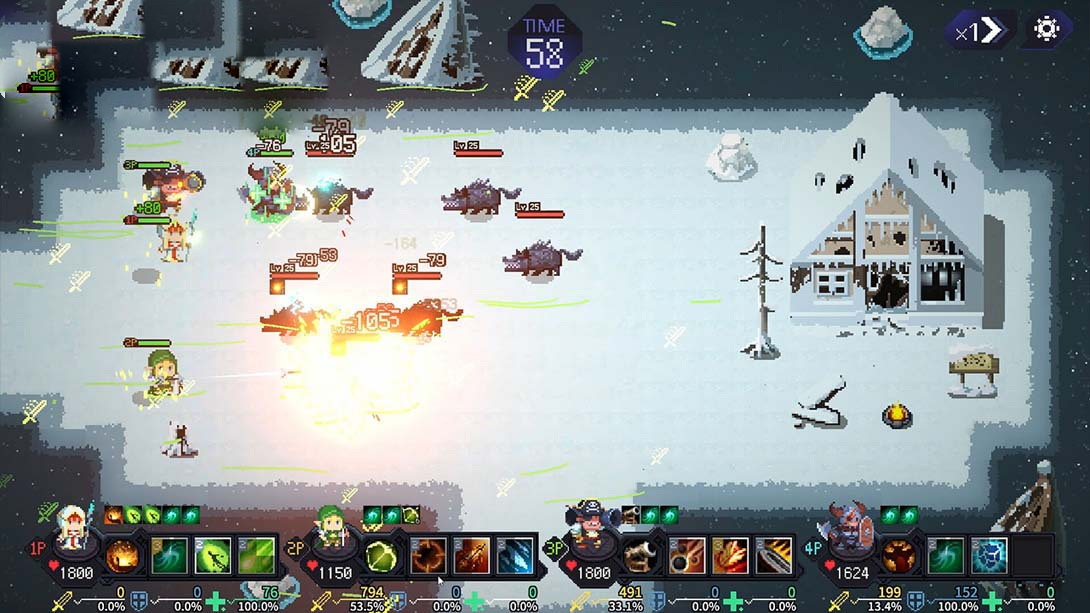
Task: Activate 2P's flaming arrow skill
Action: 471,556
